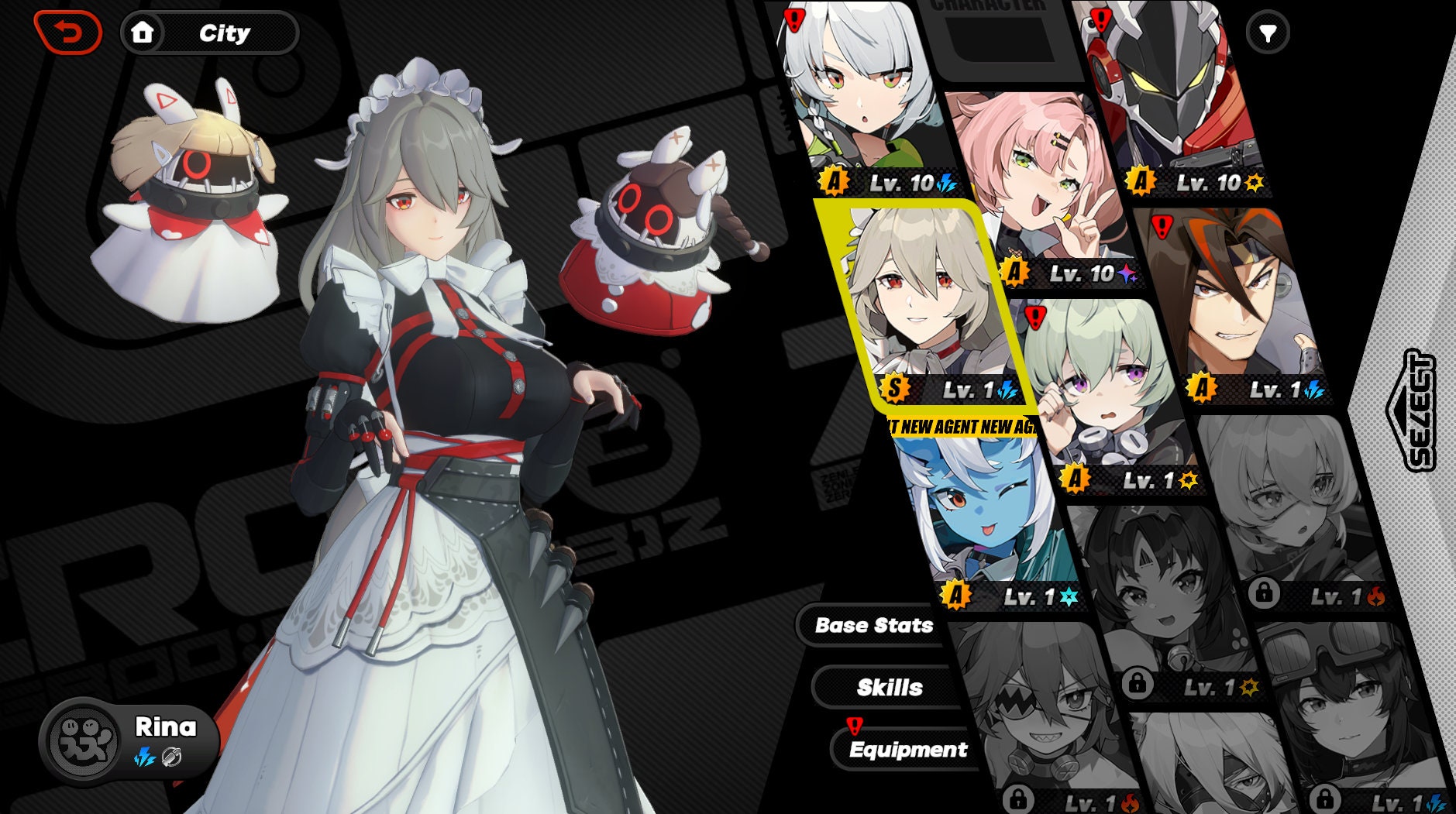View the Skills panel

890,686
